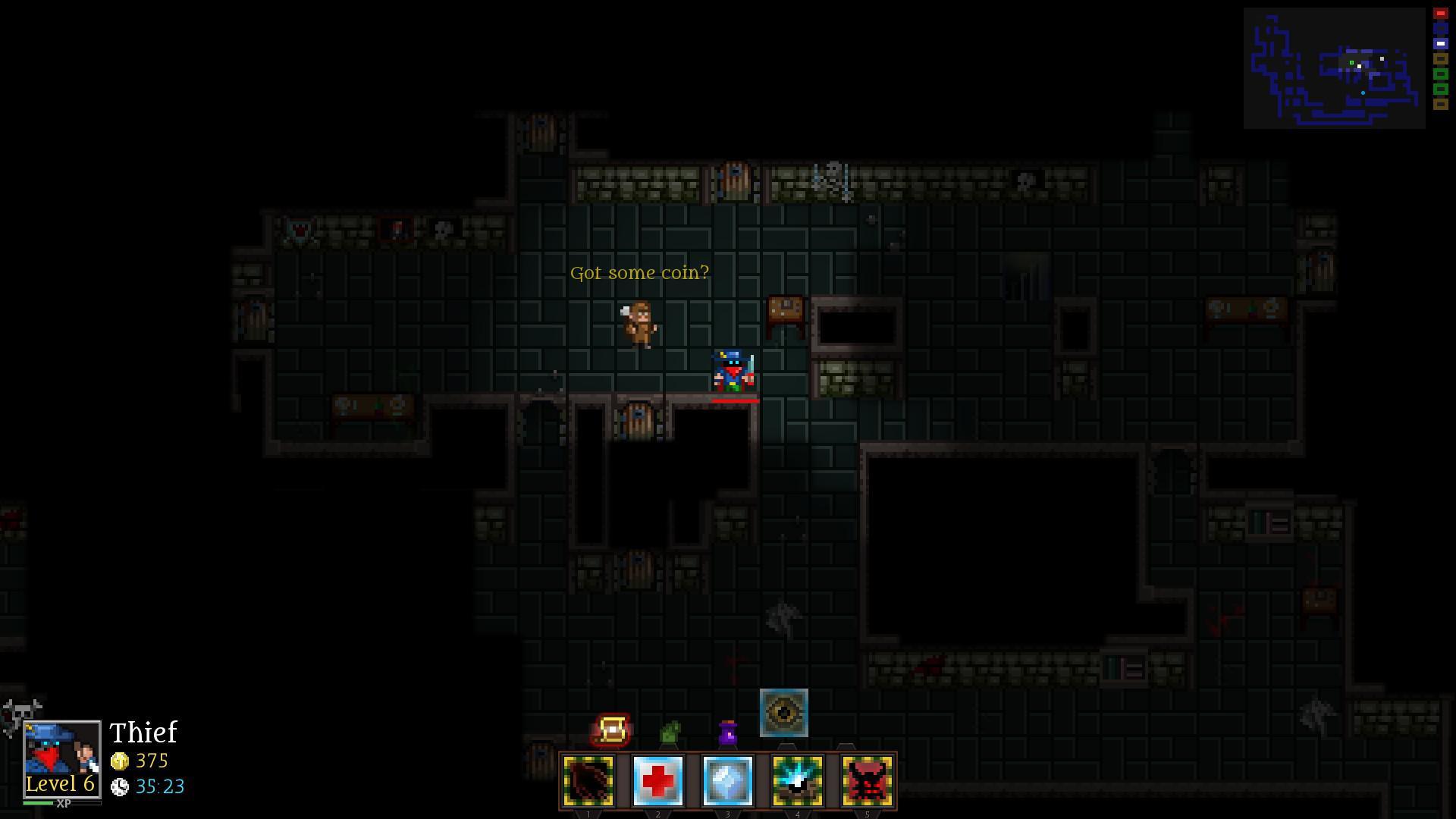Viewport: 1456px width, 819px height.
Task: Select the health kit in hotbar slot 2
Action: coord(658,780)
